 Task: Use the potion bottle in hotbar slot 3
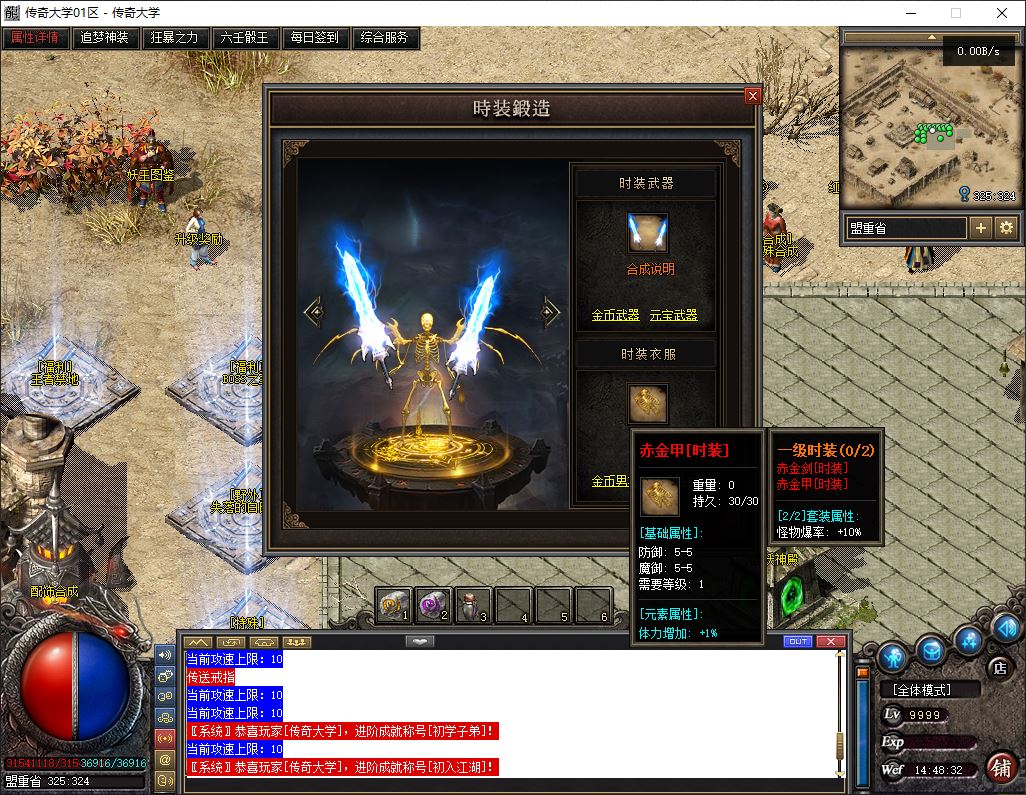pyautogui.click(x=473, y=604)
